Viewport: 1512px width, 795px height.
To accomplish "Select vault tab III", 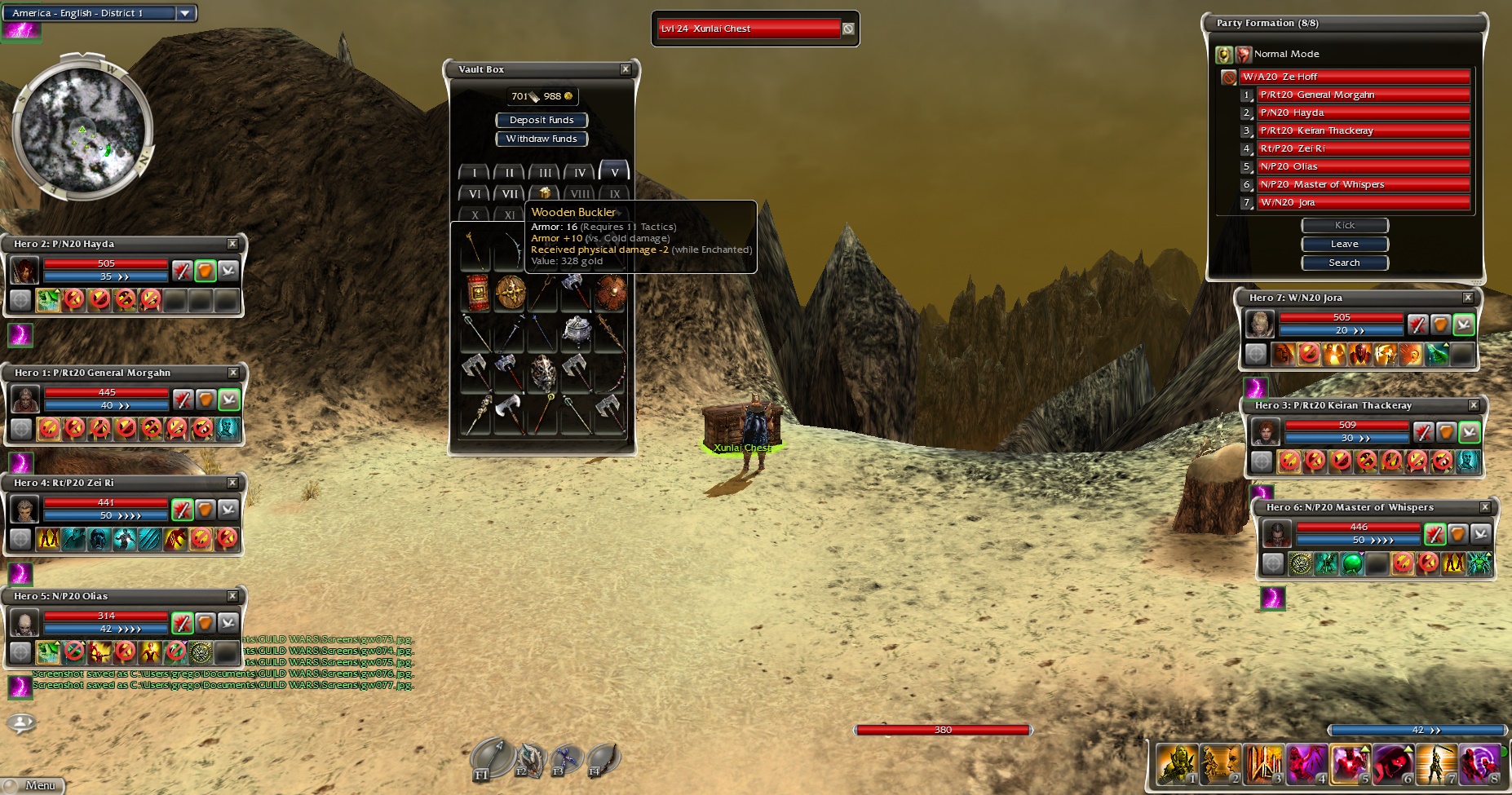I will 544,173.
